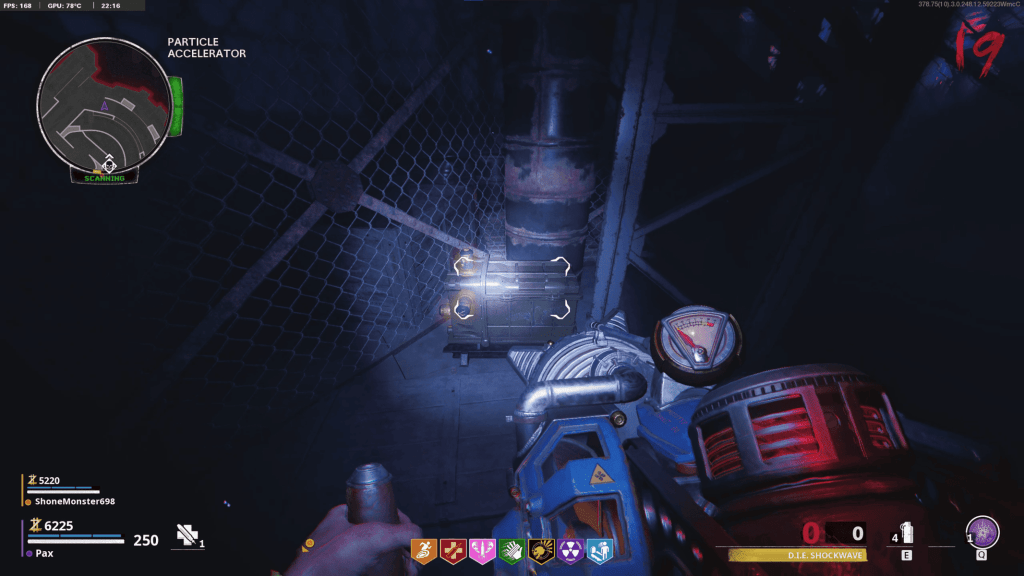Screen dimensions: 1024x576
Task: Select the light blue Tombstone Soda perk
Action: [599, 549]
